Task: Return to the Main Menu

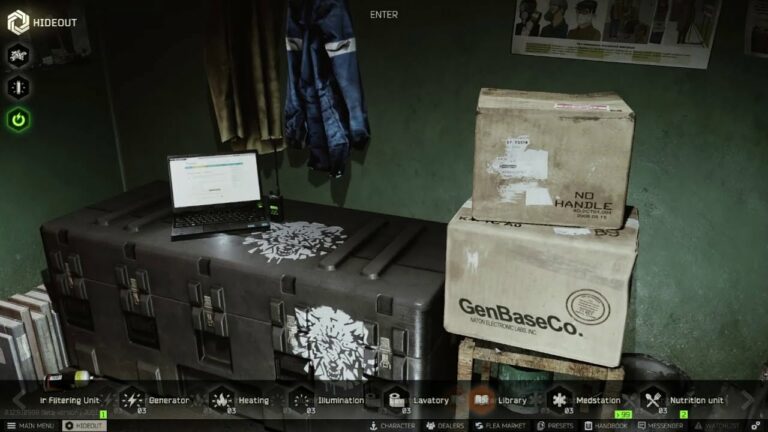Action: 30,426
